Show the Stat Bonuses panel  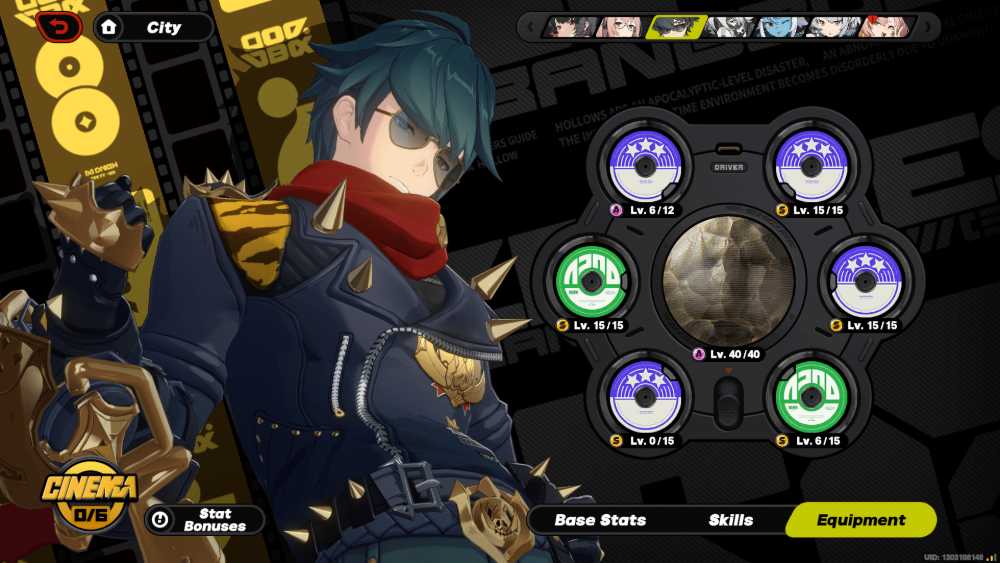(205, 520)
